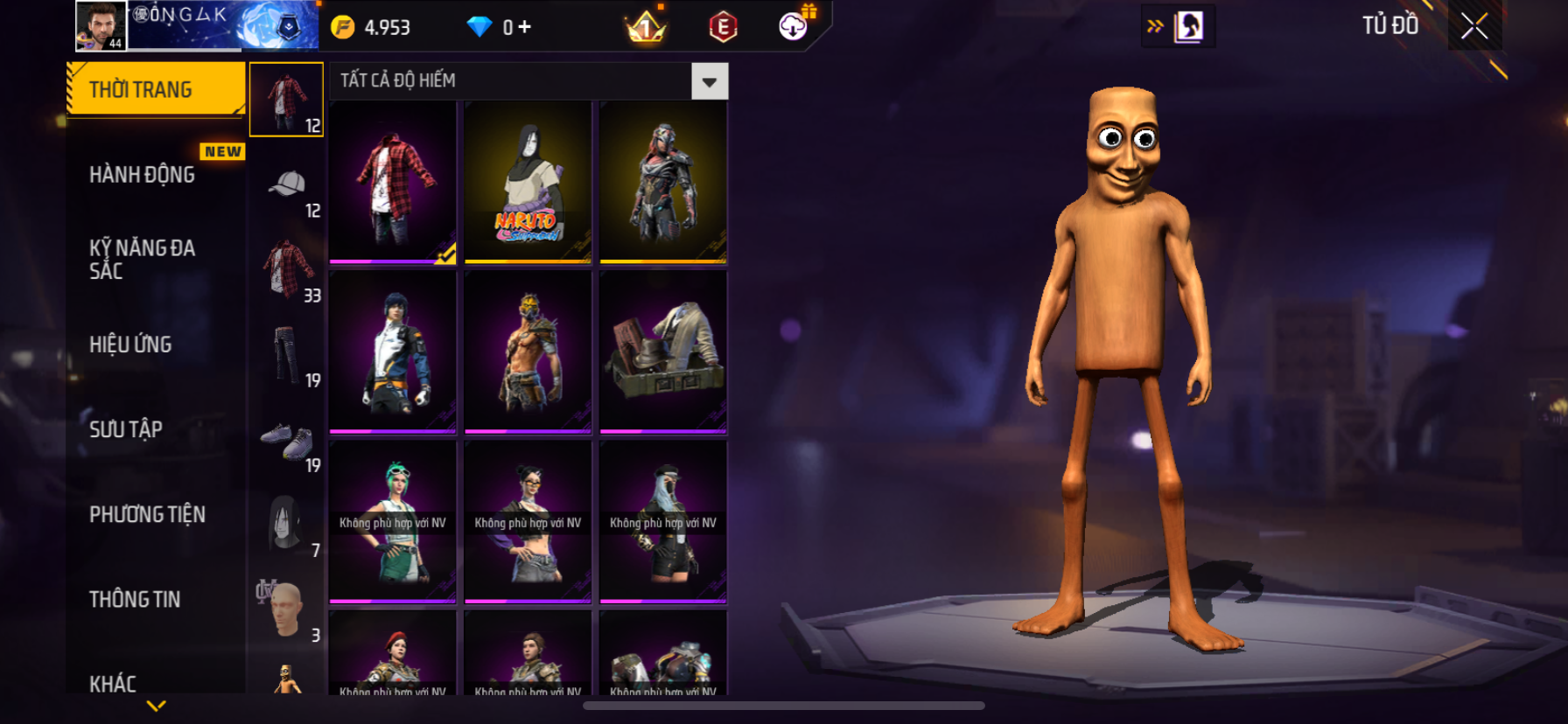
Task: Select the cap headwear category
Action: point(287,184)
